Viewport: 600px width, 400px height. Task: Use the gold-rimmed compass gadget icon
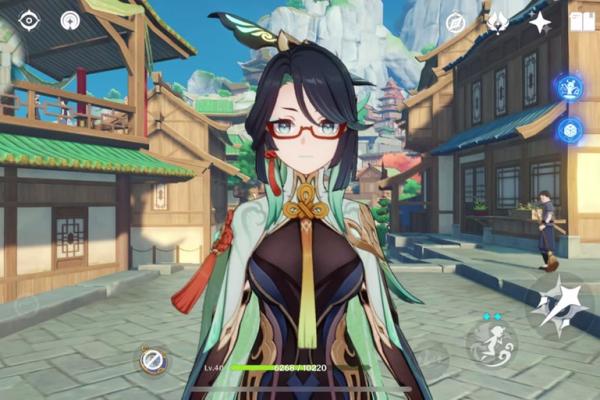pyautogui.click(x=153, y=360)
